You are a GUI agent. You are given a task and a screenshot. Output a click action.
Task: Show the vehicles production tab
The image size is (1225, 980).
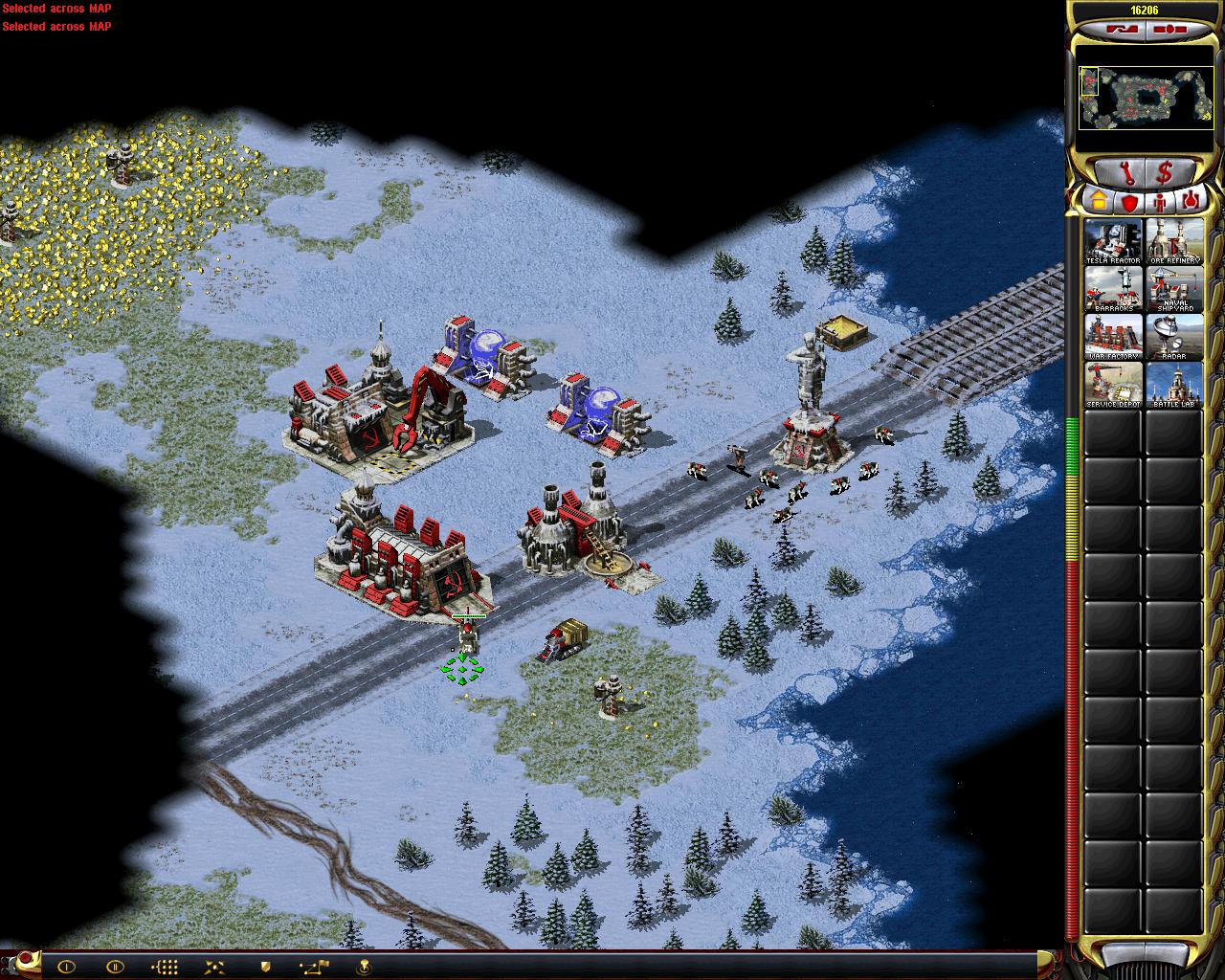pos(1191,202)
